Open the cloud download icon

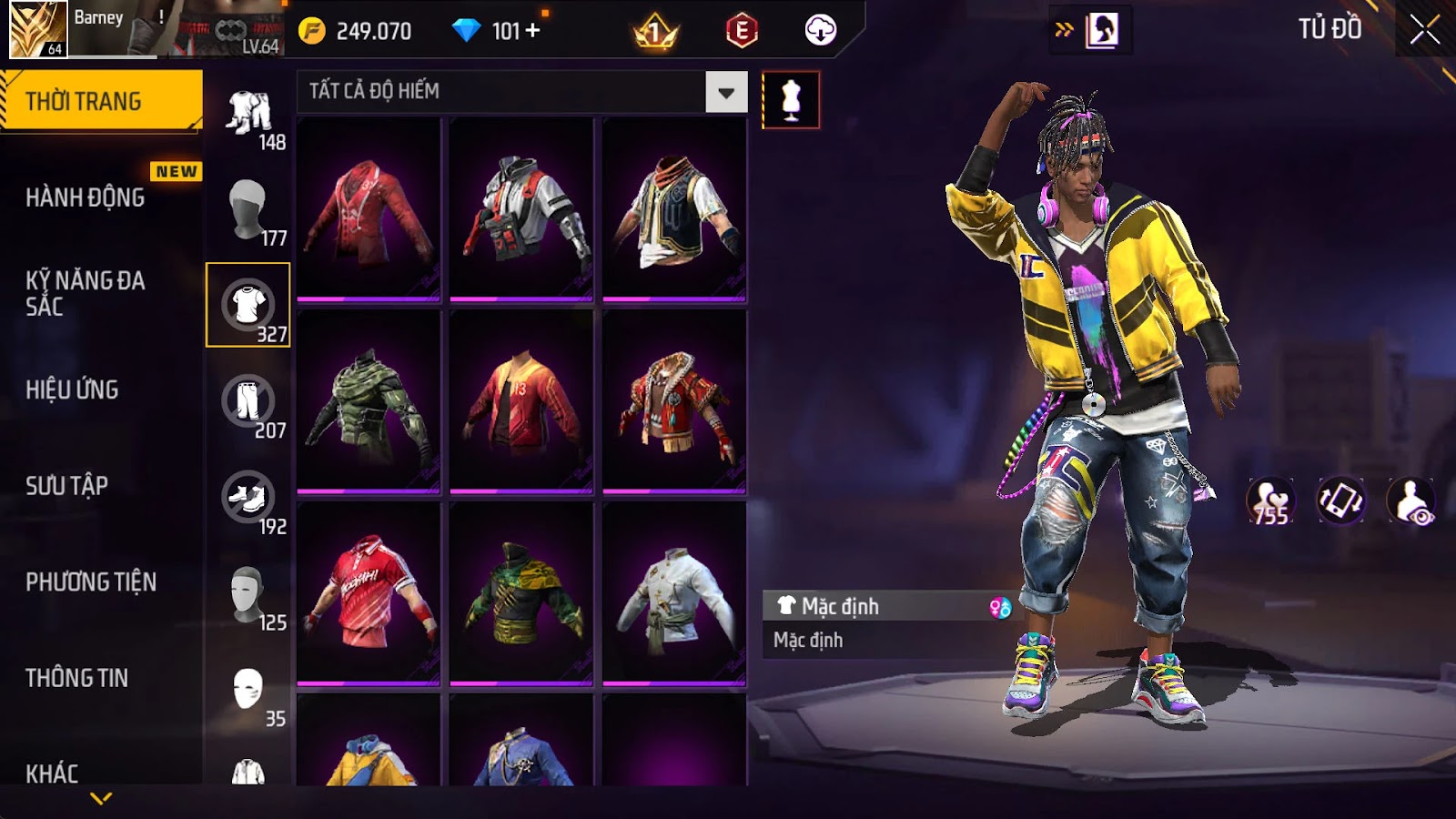820,31
